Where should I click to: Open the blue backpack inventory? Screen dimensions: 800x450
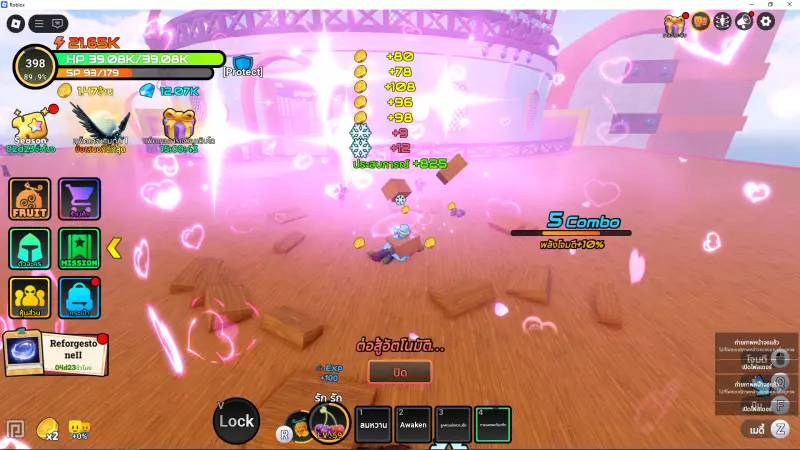79,297
